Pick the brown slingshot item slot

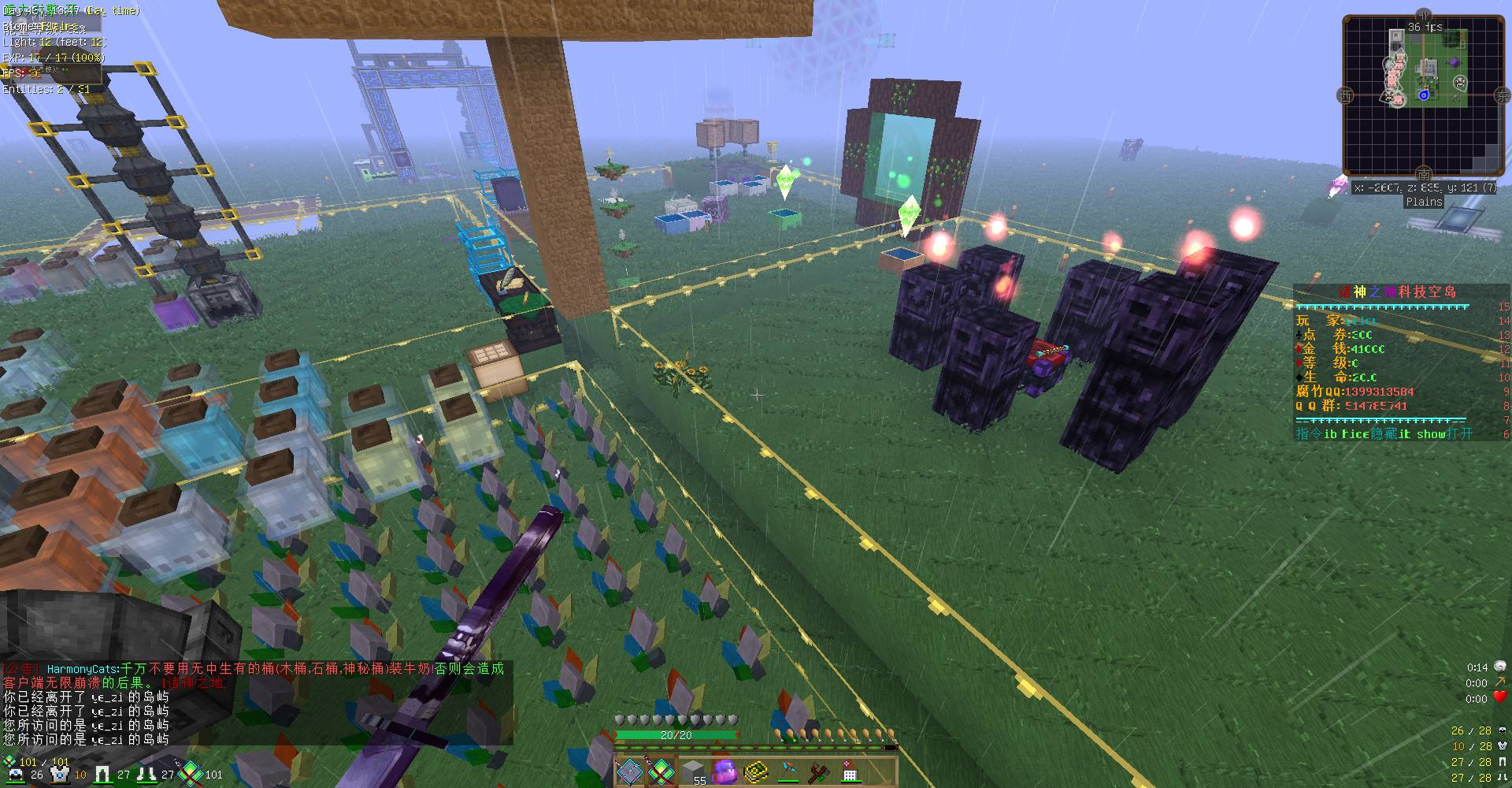click(x=818, y=771)
